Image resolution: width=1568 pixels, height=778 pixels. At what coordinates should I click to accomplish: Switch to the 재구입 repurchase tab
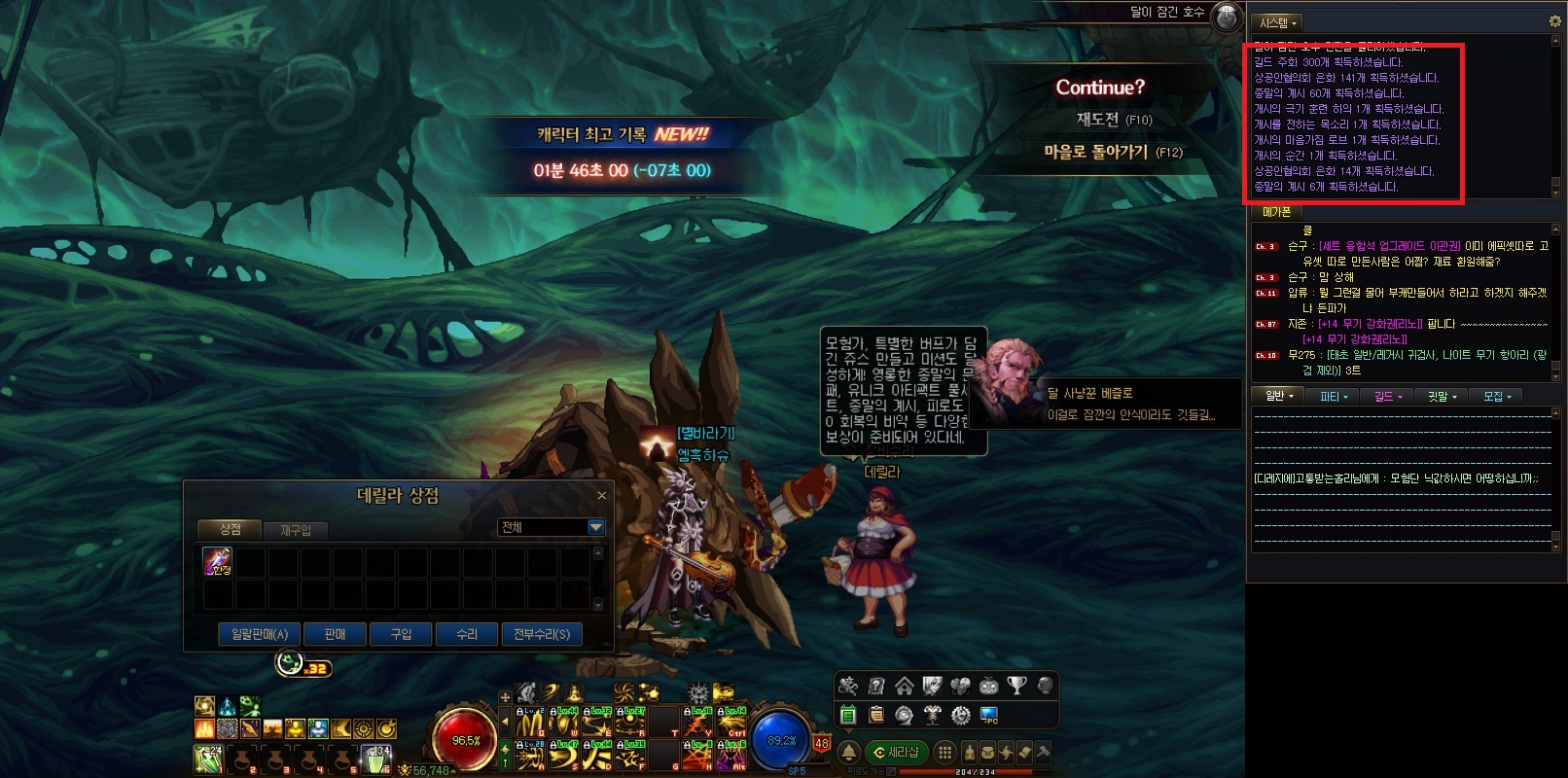pos(296,530)
